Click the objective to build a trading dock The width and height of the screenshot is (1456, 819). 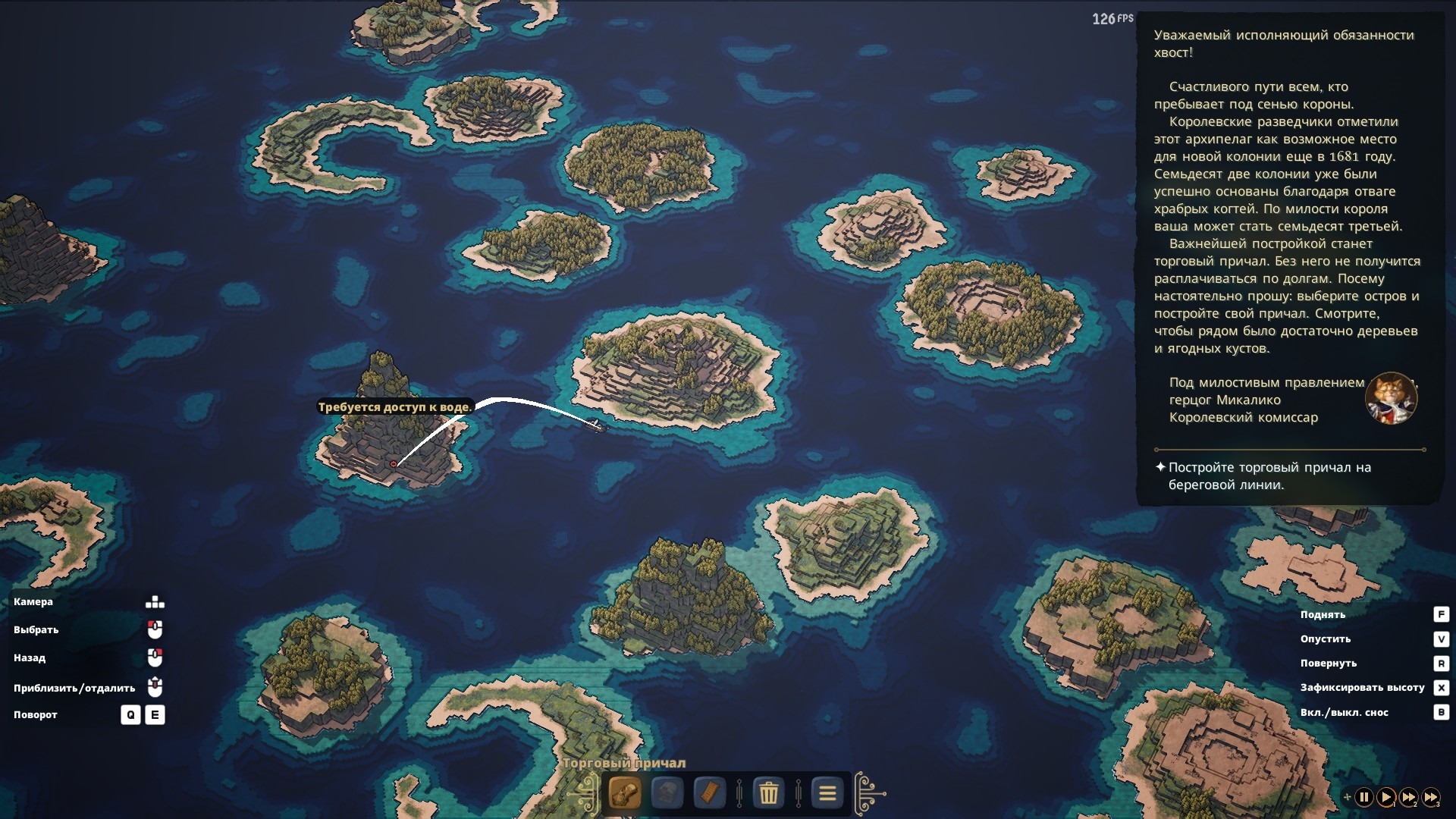click(1269, 476)
